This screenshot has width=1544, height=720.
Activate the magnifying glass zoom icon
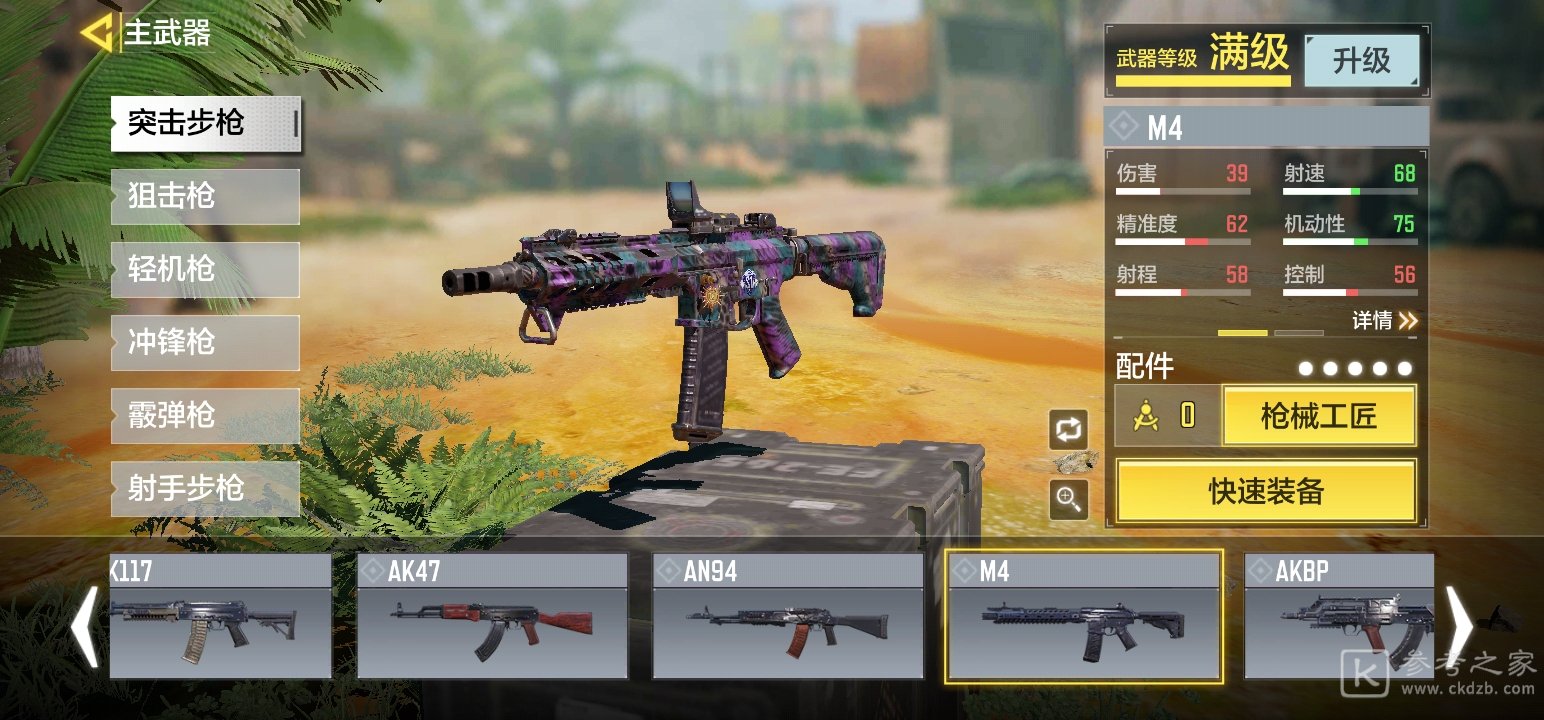pos(1068,498)
